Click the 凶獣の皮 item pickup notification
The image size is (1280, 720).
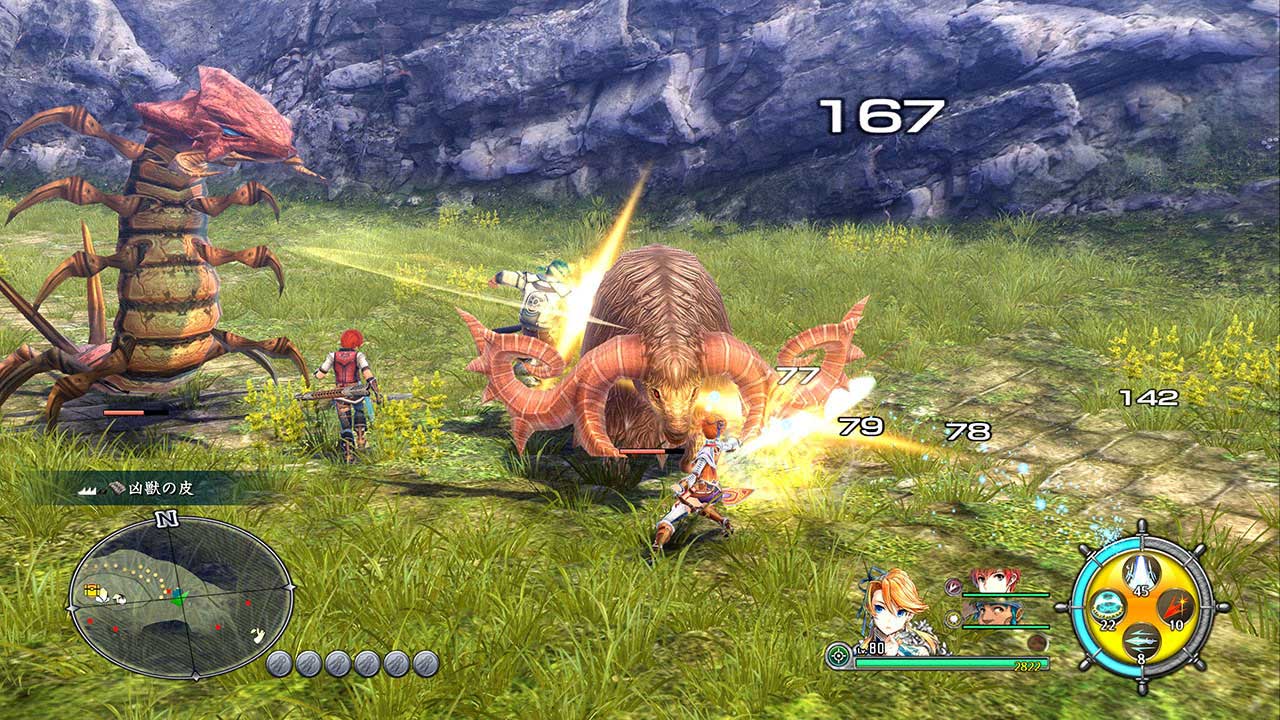(150, 489)
